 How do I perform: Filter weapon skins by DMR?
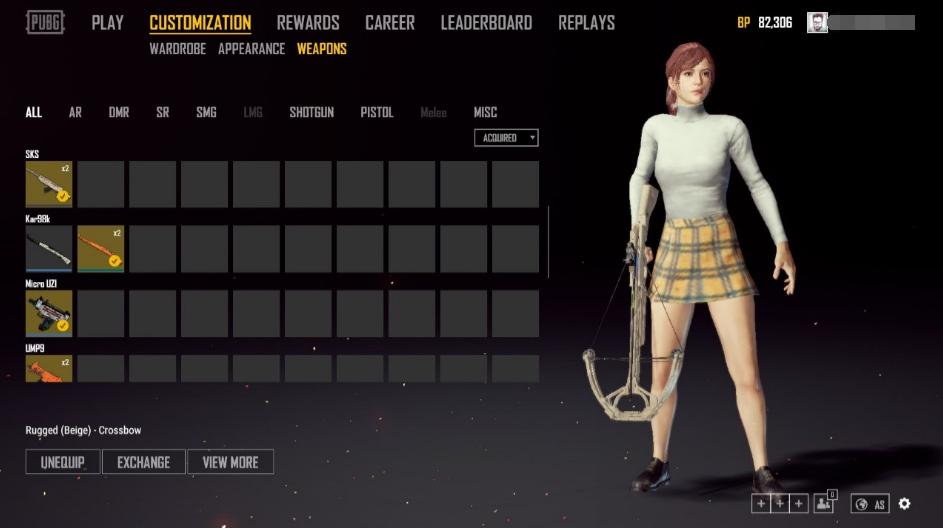[119, 112]
